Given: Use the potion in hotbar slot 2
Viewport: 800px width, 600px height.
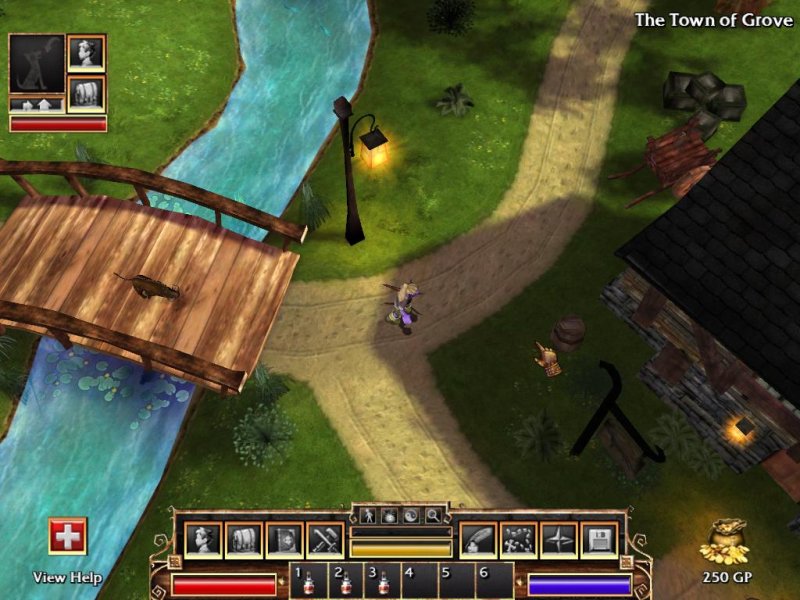Looking at the screenshot, I should coord(344,581).
